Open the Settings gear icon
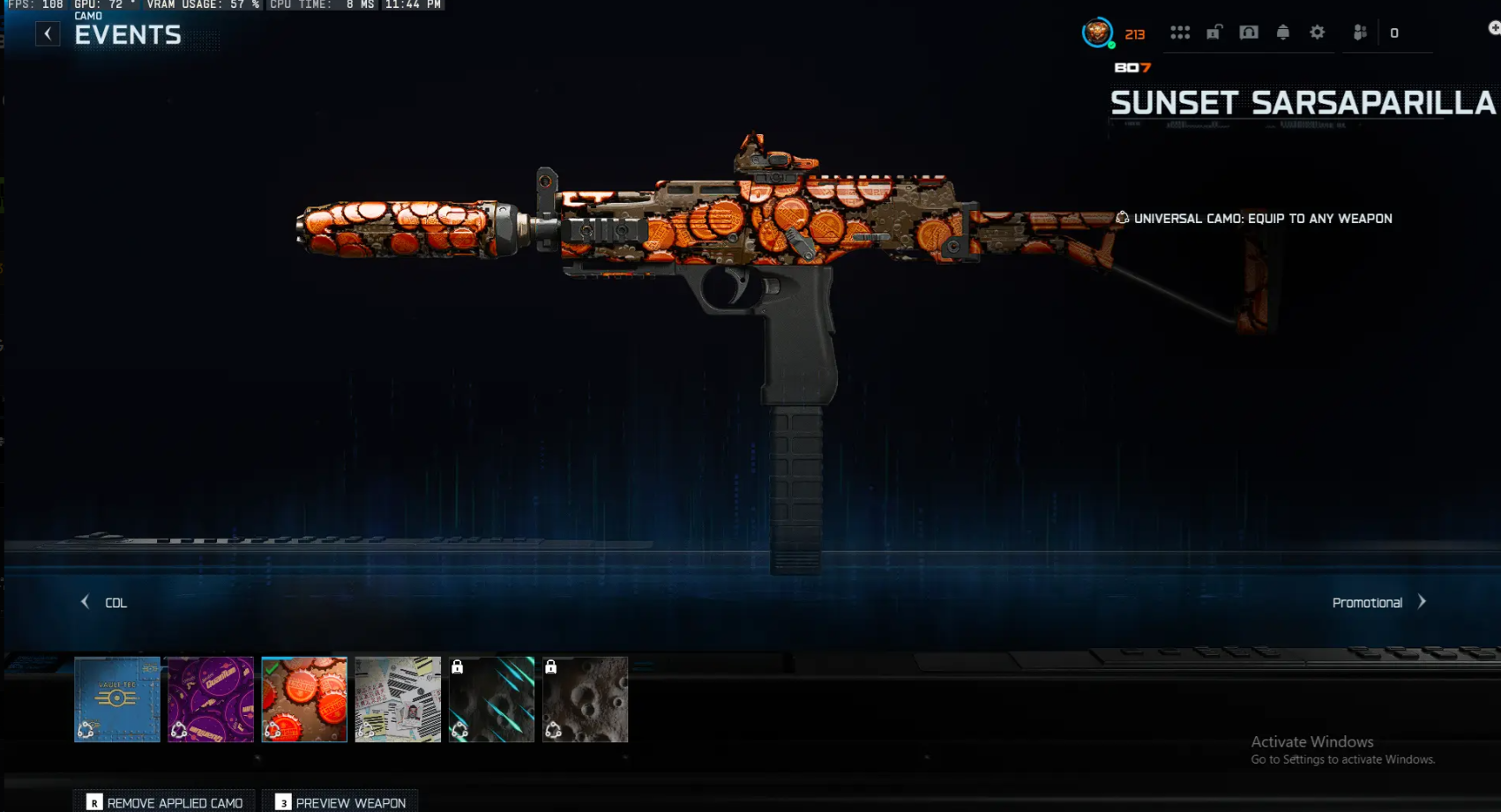 (1317, 32)
